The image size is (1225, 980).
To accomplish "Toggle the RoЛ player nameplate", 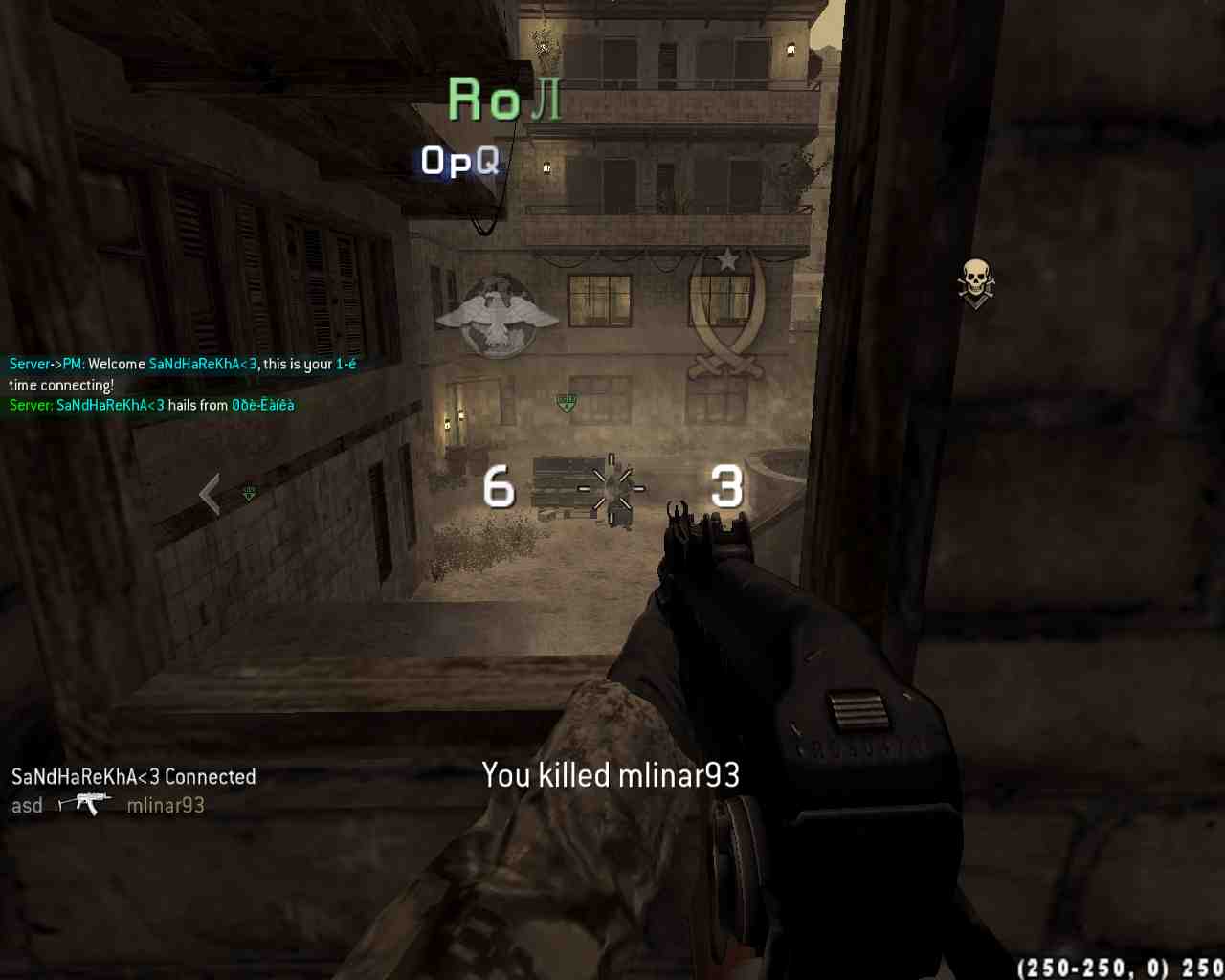I will point(502,100).
